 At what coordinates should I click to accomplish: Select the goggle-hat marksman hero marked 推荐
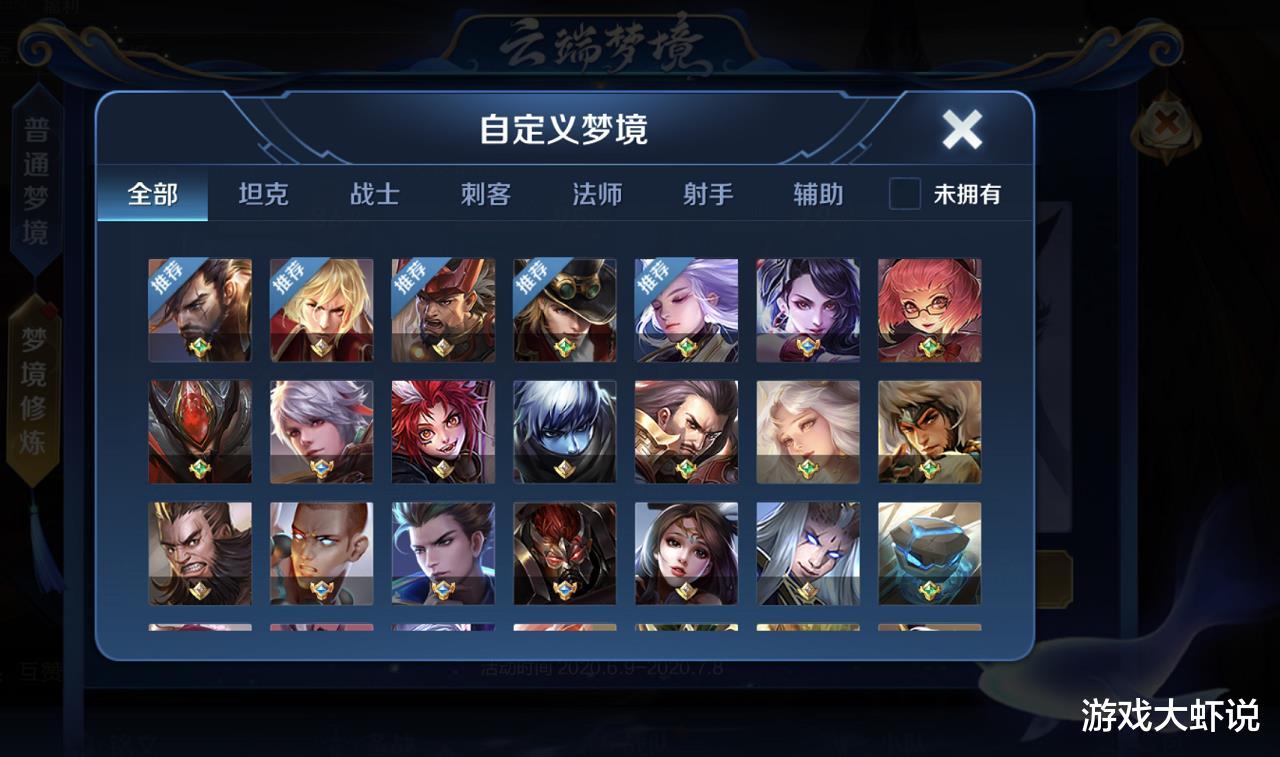click(565, 310)
